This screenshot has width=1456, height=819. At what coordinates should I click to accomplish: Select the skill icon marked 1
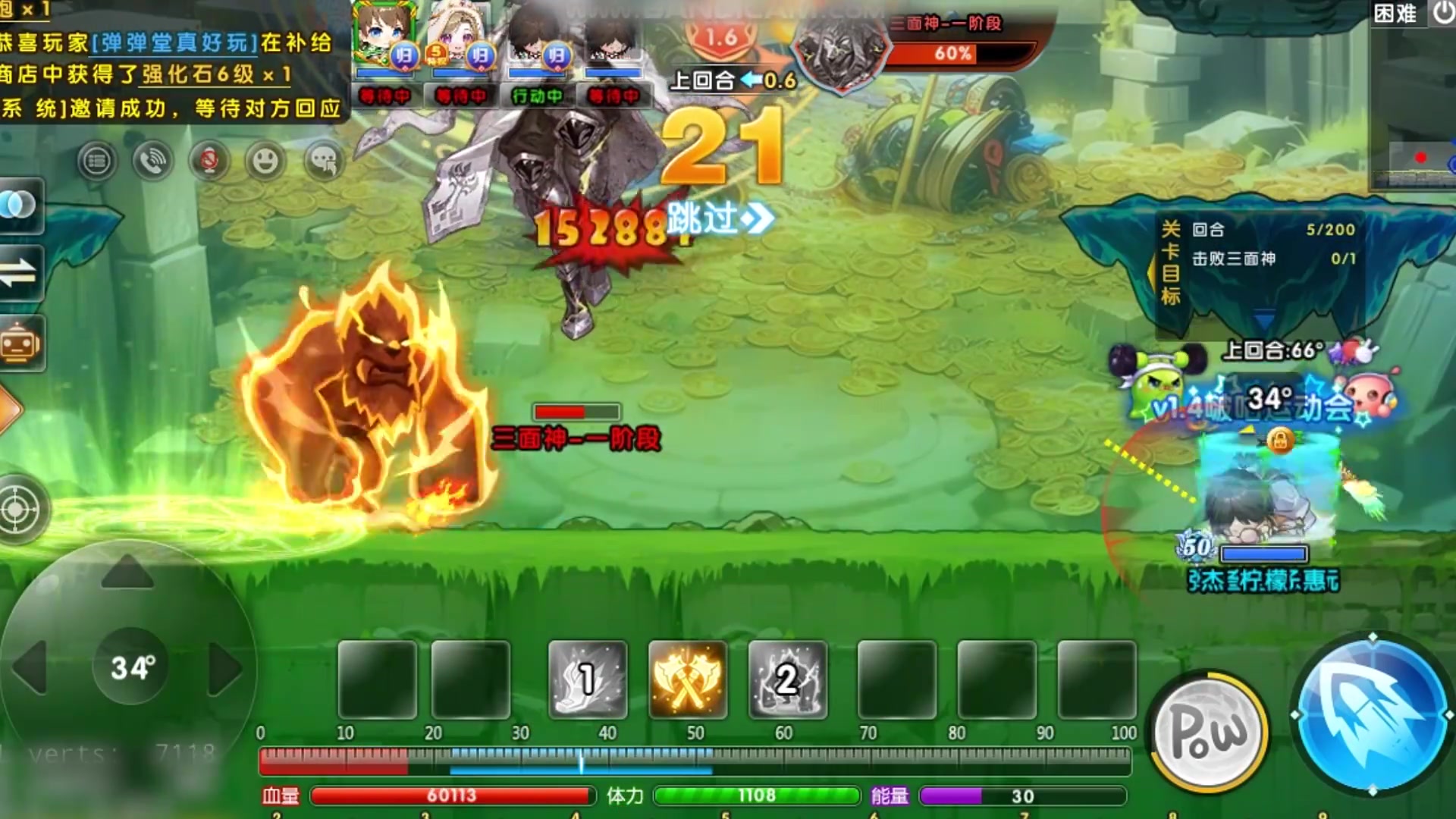click(587, 680)
